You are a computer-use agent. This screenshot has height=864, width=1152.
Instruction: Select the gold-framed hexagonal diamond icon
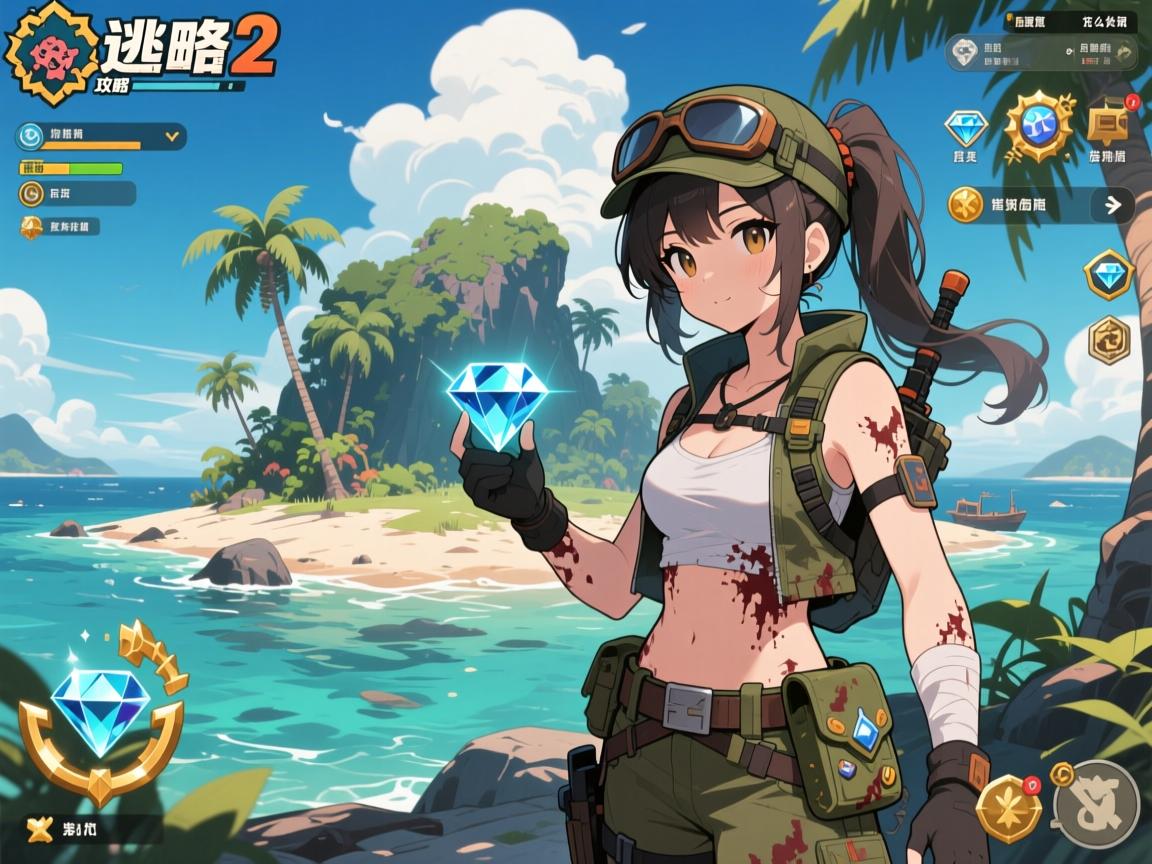(1108, 274)
